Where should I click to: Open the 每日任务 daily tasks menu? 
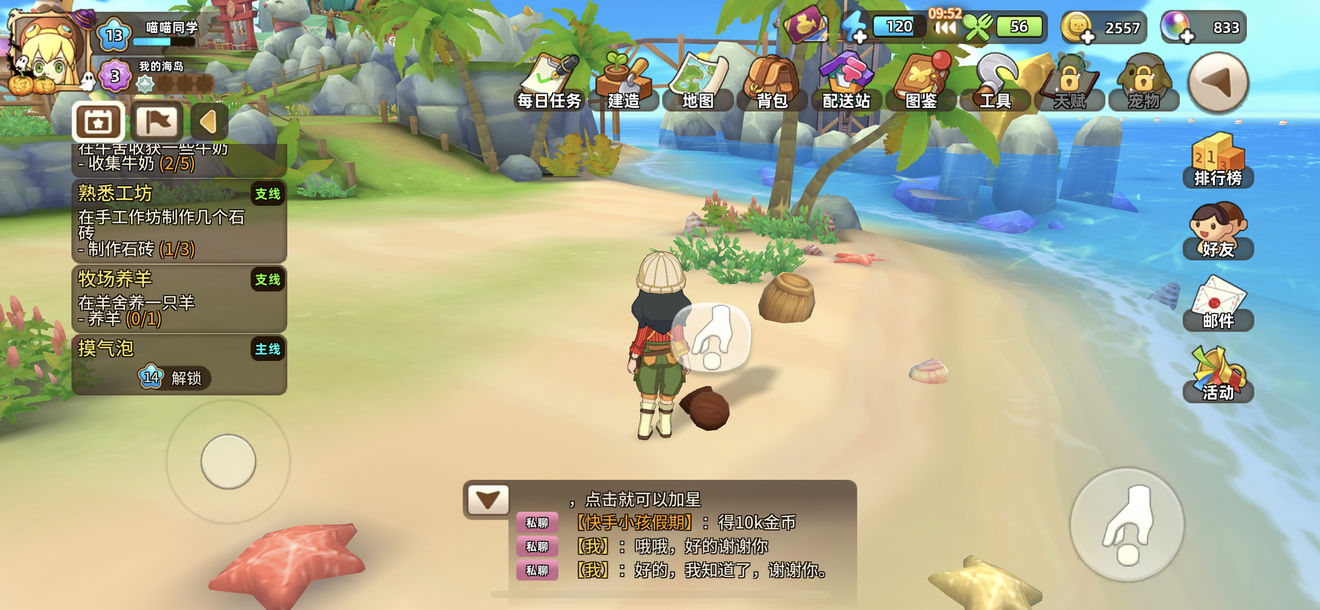550,82
